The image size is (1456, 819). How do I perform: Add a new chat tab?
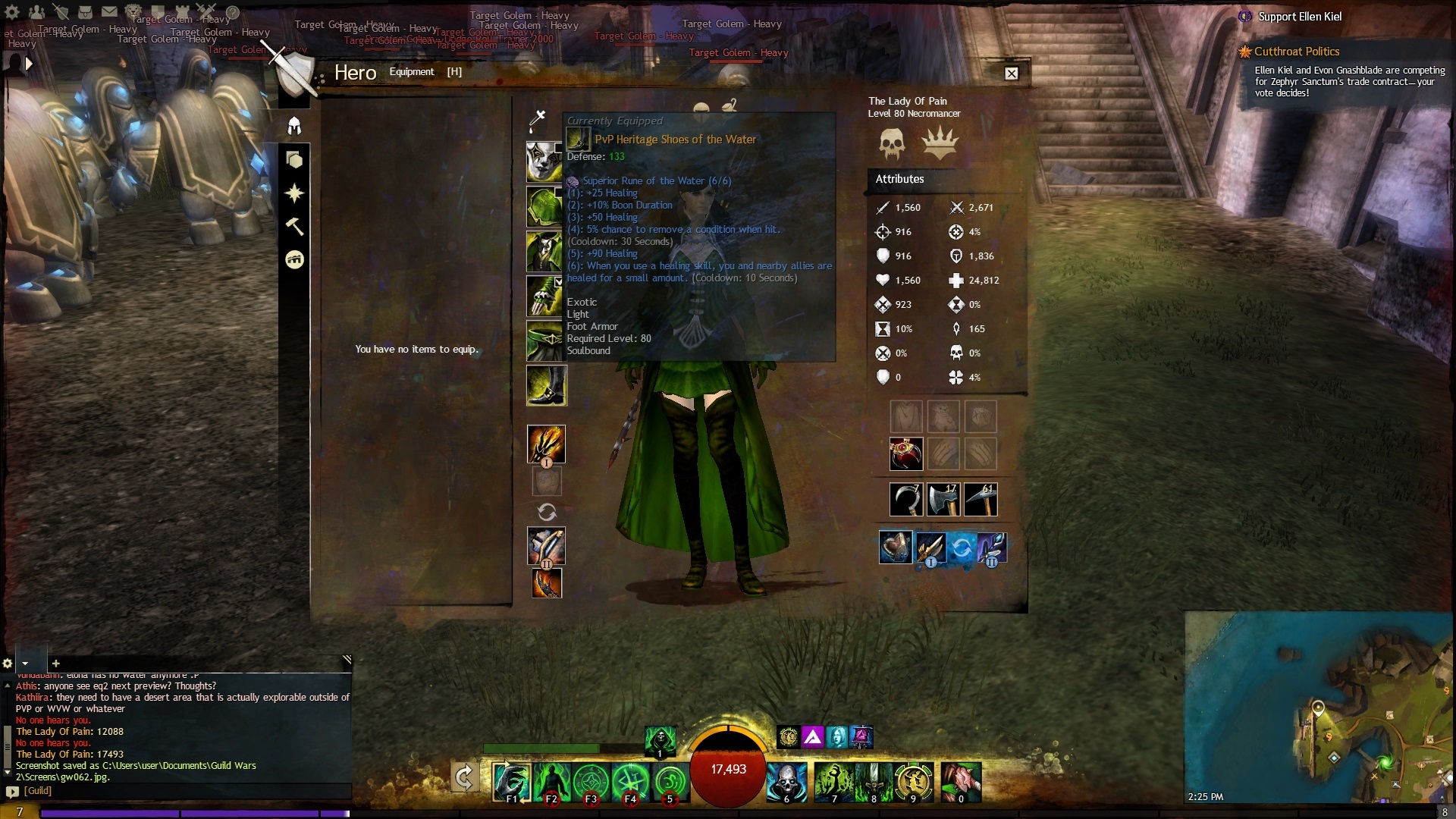pyautogui.click(x=55, y=664)
